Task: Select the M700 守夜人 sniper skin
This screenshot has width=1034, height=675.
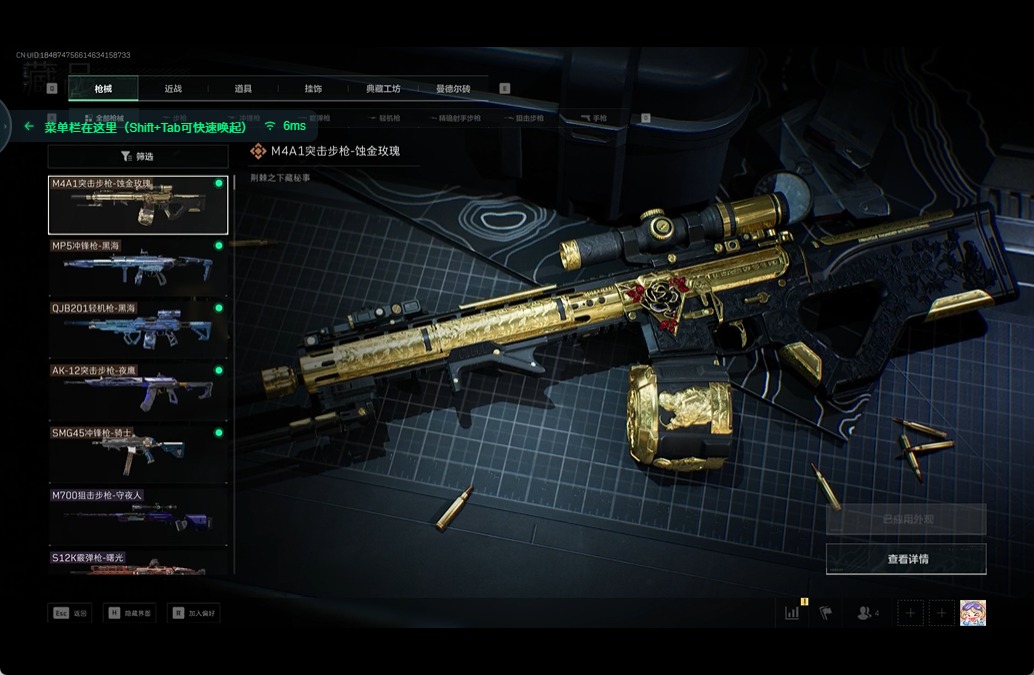Action: [138, 514]
